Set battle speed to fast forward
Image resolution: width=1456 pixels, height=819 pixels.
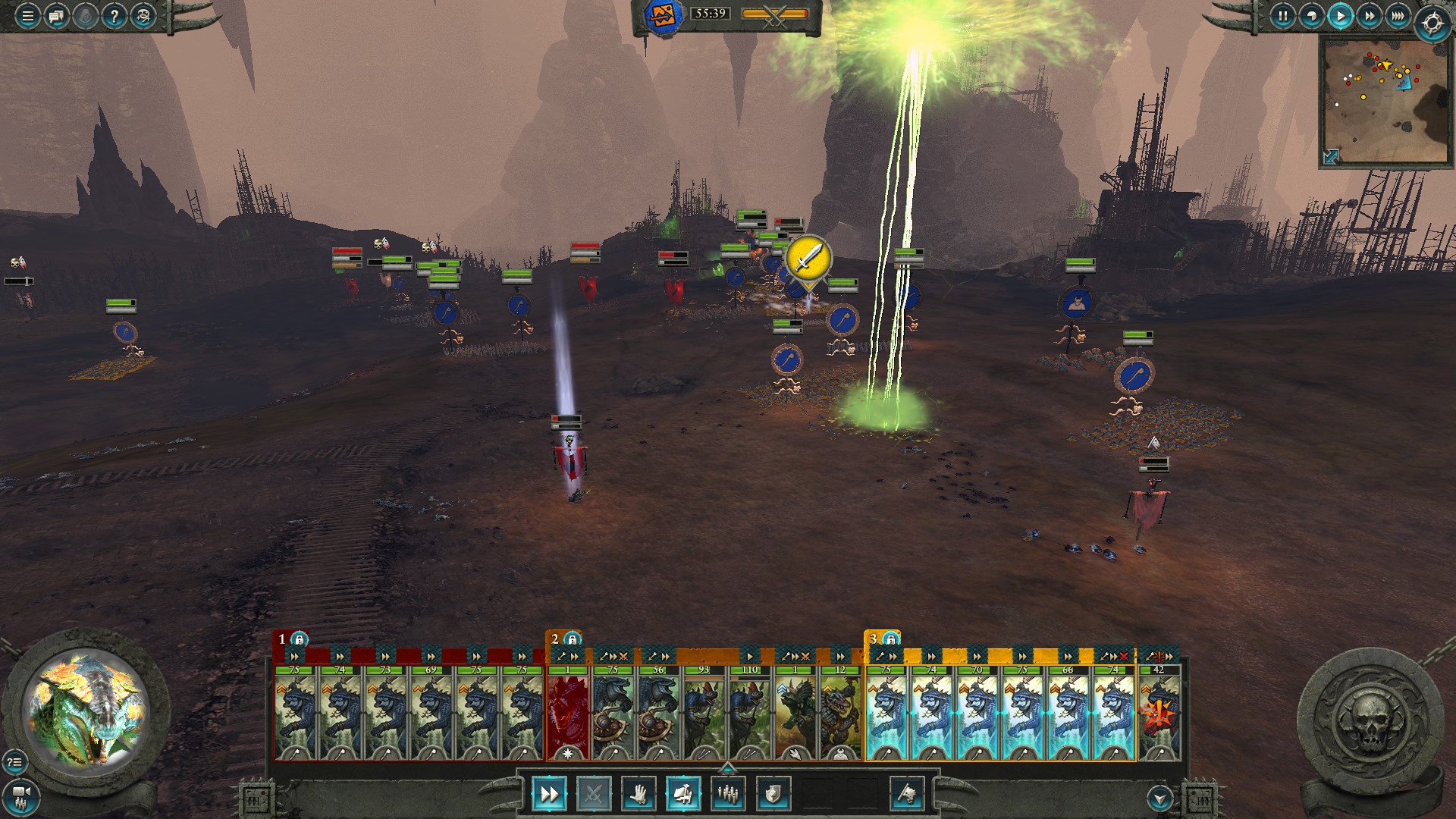1369,16
